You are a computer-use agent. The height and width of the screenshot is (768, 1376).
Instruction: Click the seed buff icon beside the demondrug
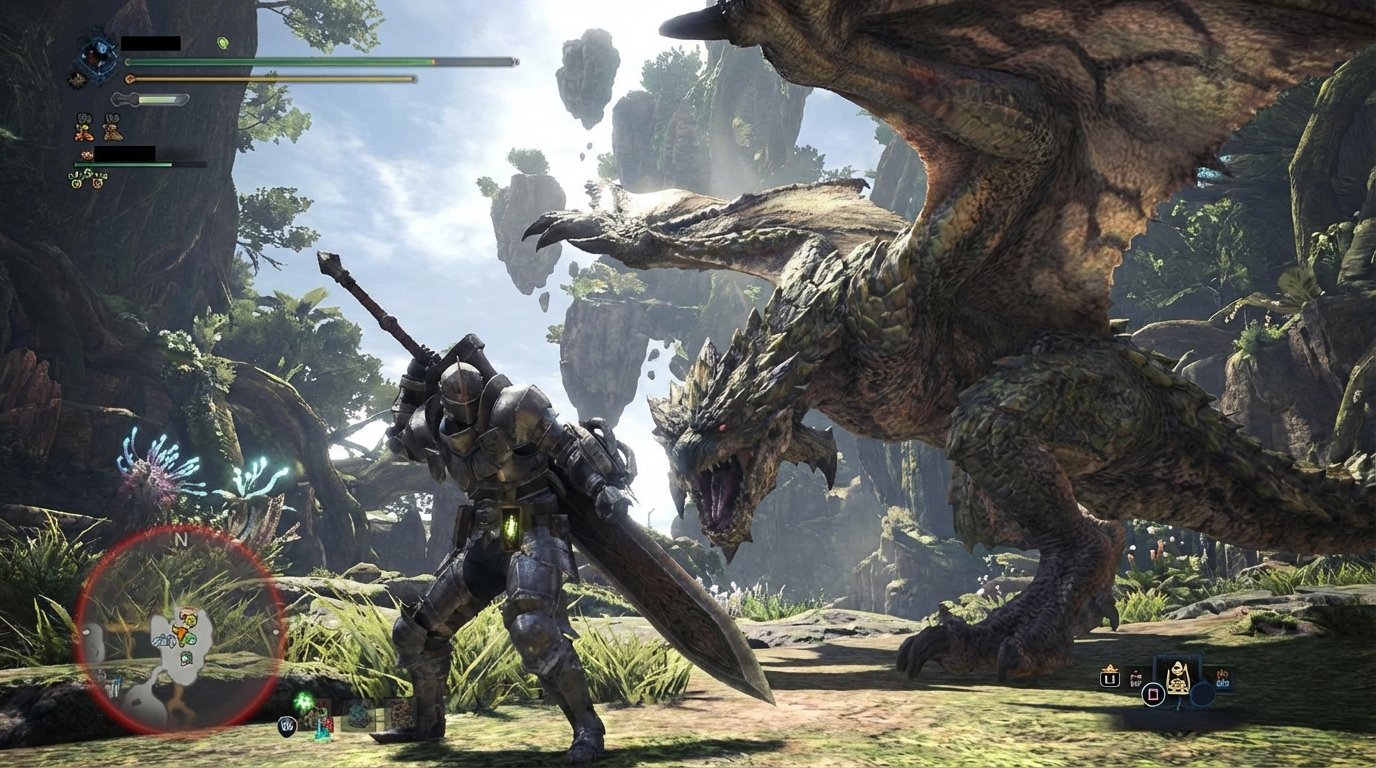tap(112, 128)
